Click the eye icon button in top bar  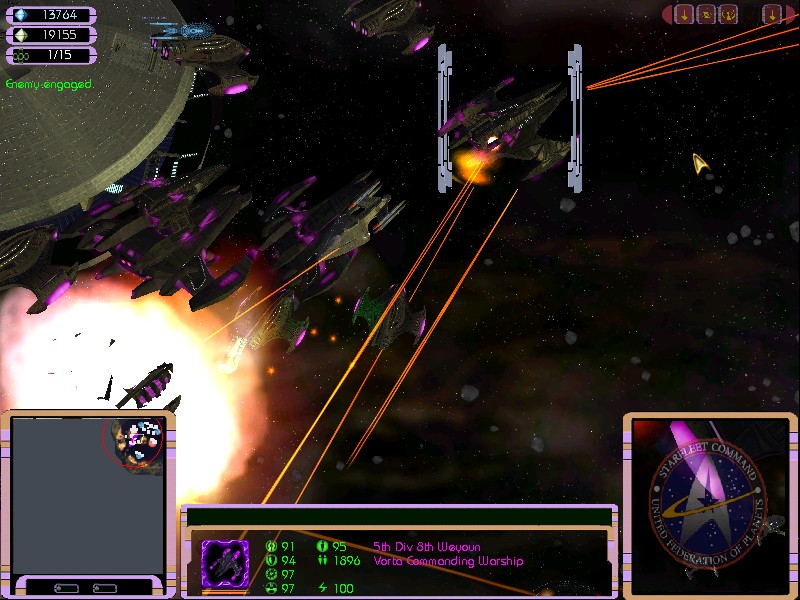[706, 14]
